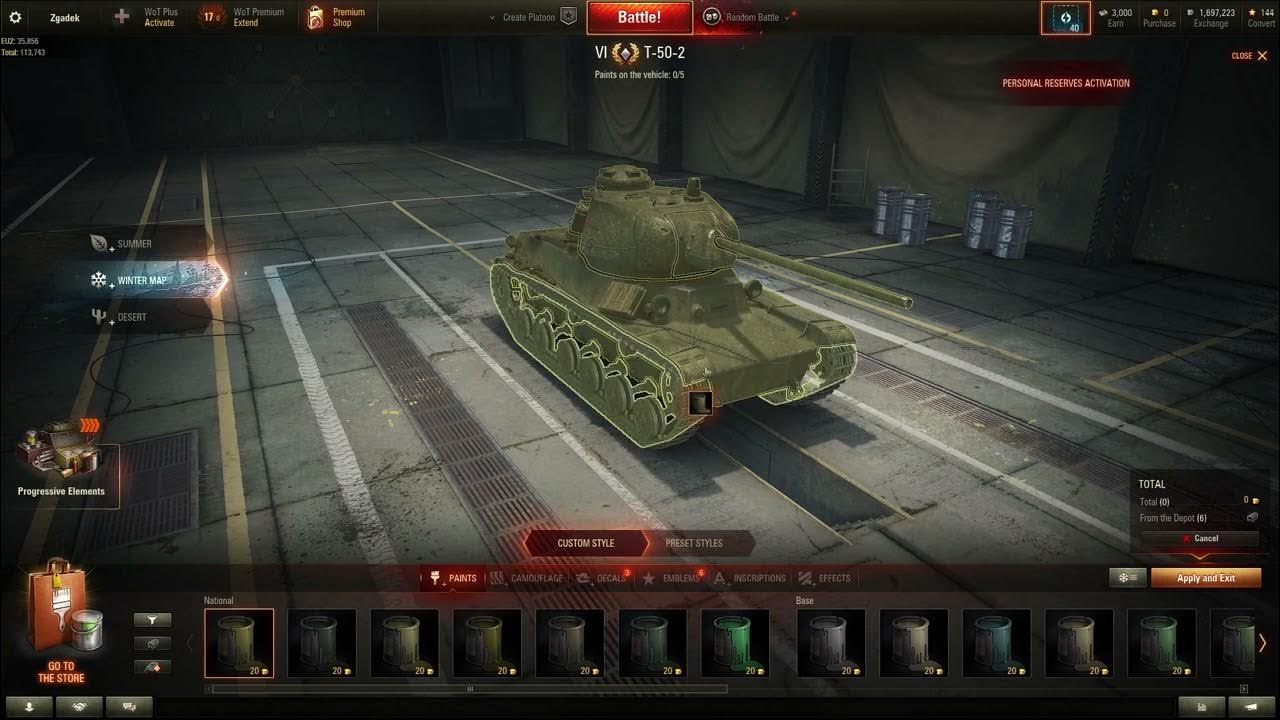The image size is (1280, 720).
Task: Open the paint filter funnel icon
Action: (152, 619)
